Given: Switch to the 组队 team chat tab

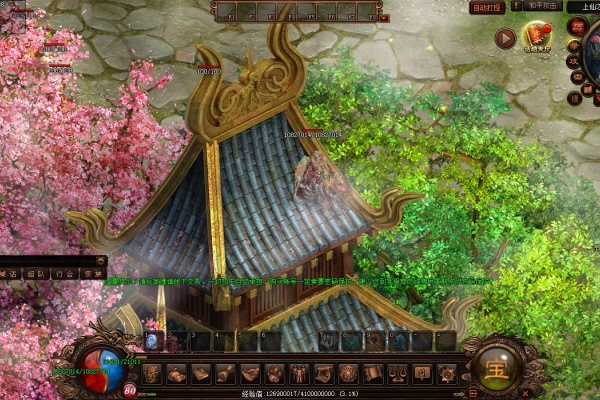Looking at the screenshot, I should 35,273.
